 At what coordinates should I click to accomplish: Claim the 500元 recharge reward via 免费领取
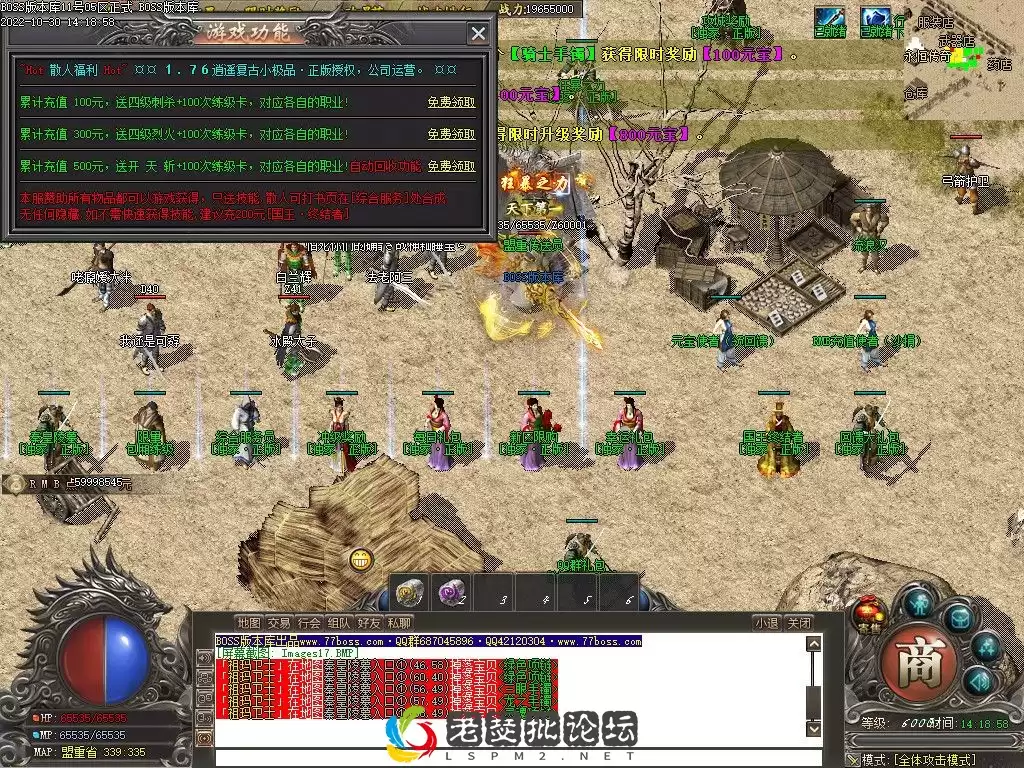point(451,166)
